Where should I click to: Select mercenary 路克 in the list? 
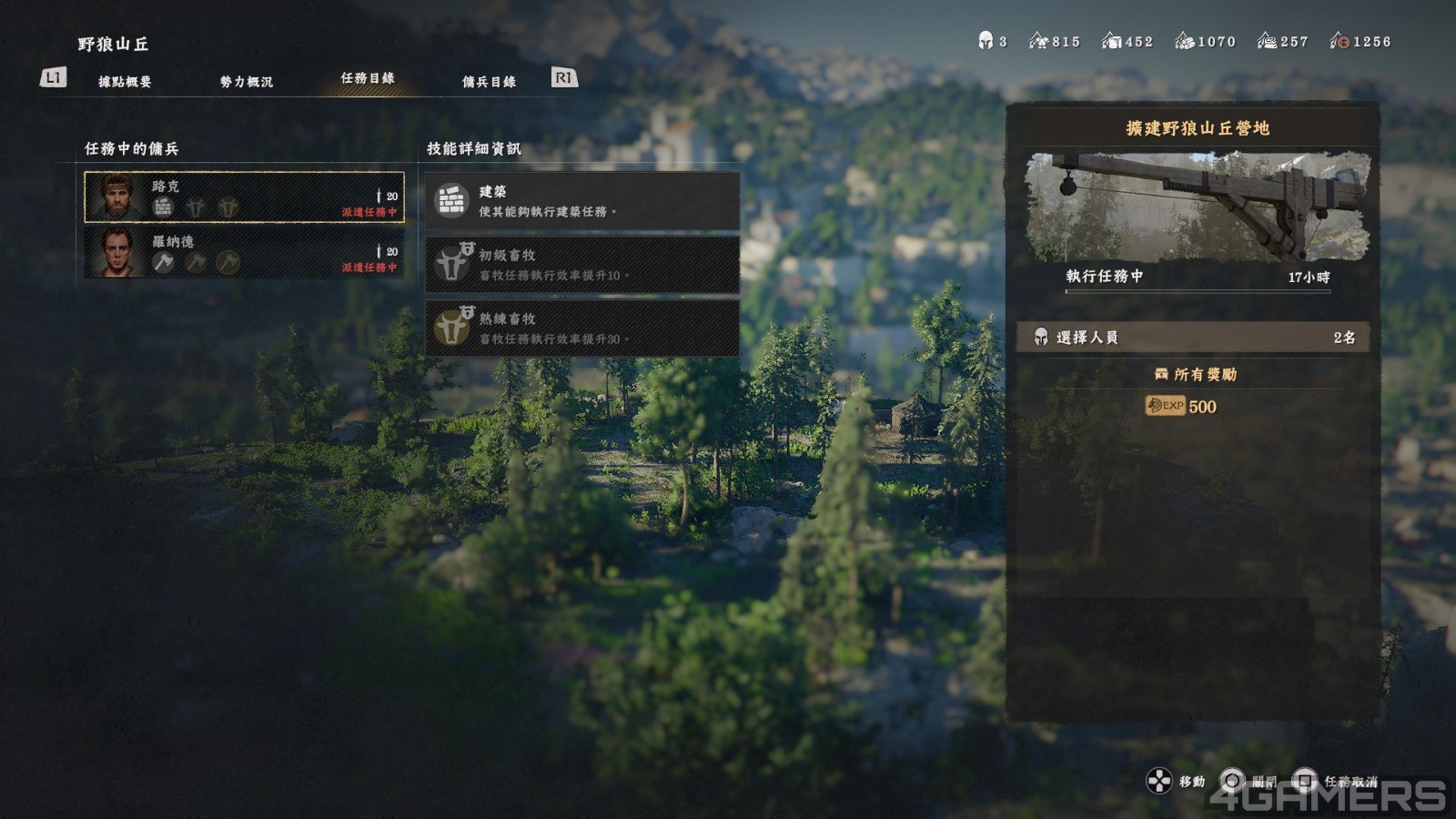coord(244,197)
